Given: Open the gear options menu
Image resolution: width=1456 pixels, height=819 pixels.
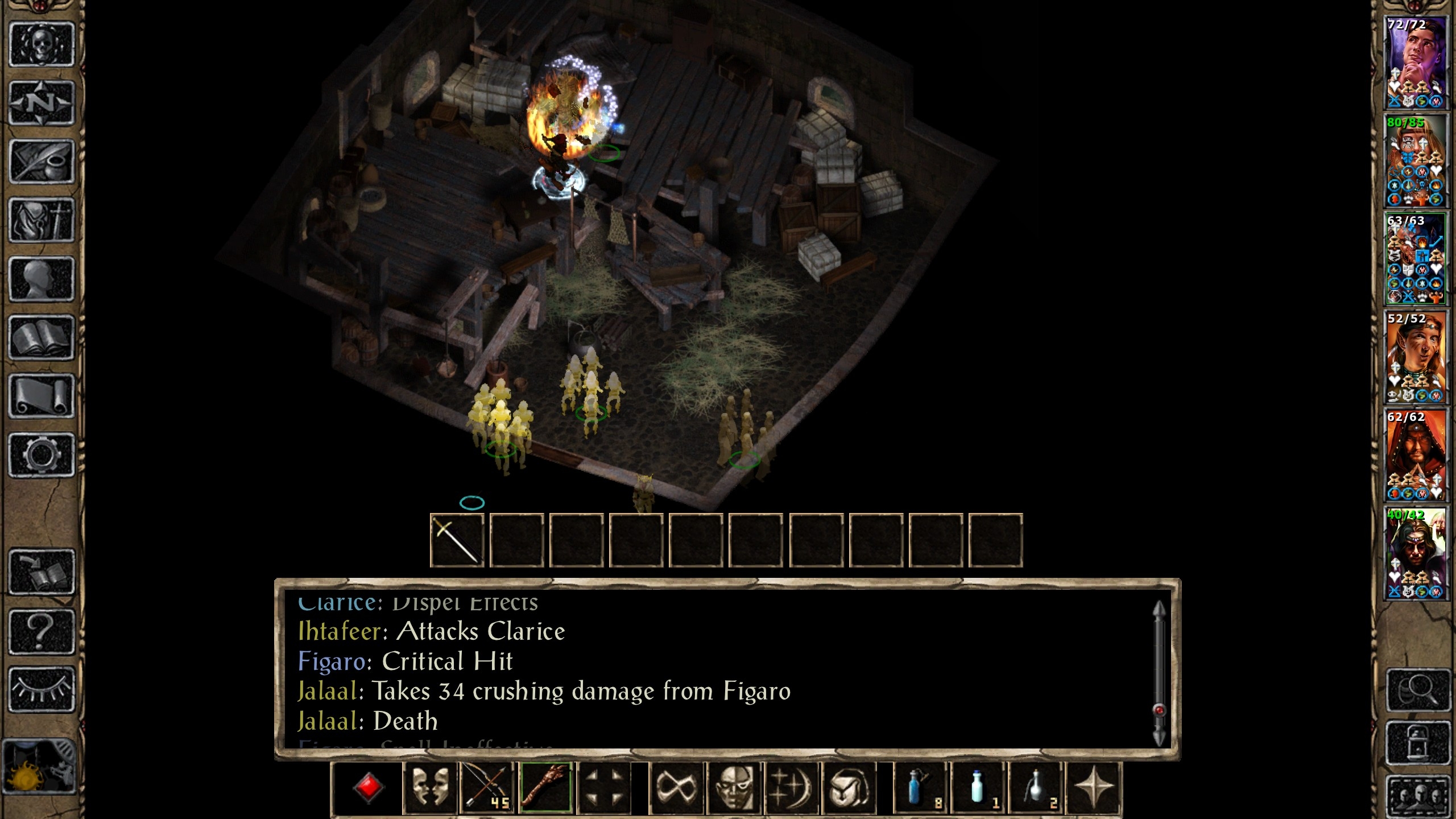Looking at the screenshot, I should tap(42, 455).
